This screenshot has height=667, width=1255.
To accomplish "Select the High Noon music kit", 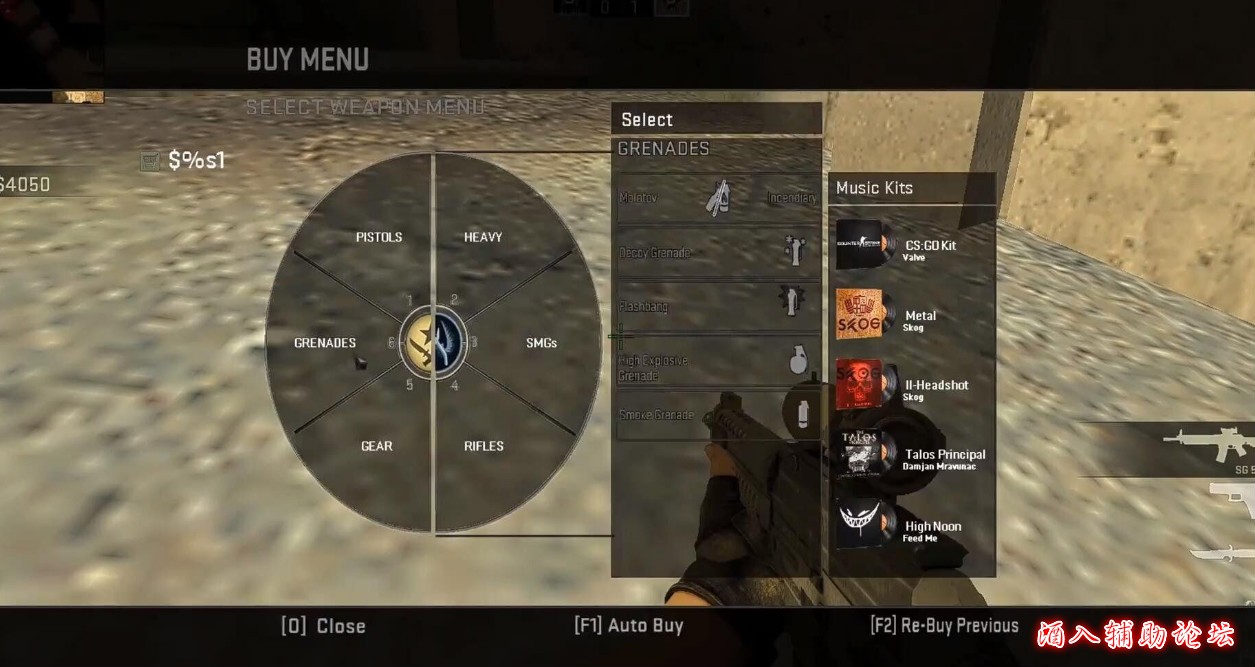I will click(x=911, y=528).
